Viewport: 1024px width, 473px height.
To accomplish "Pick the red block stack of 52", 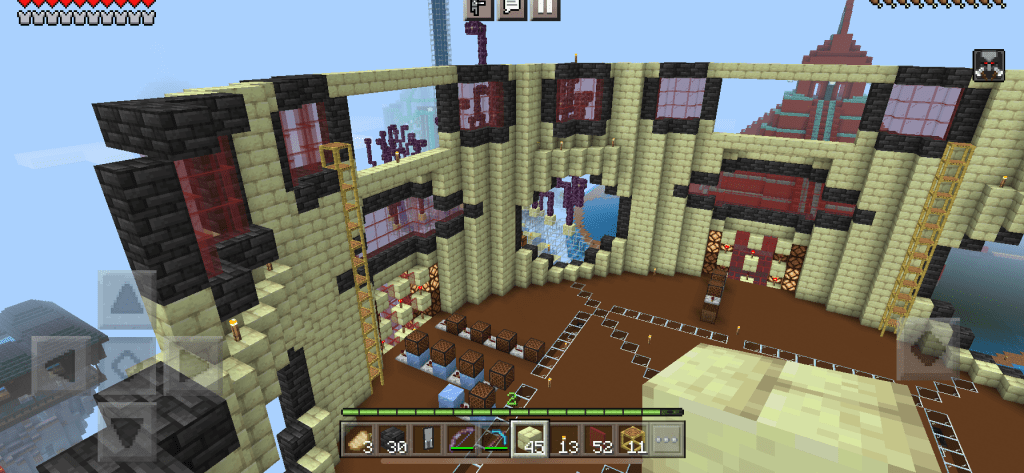I will tap(598, 440).
